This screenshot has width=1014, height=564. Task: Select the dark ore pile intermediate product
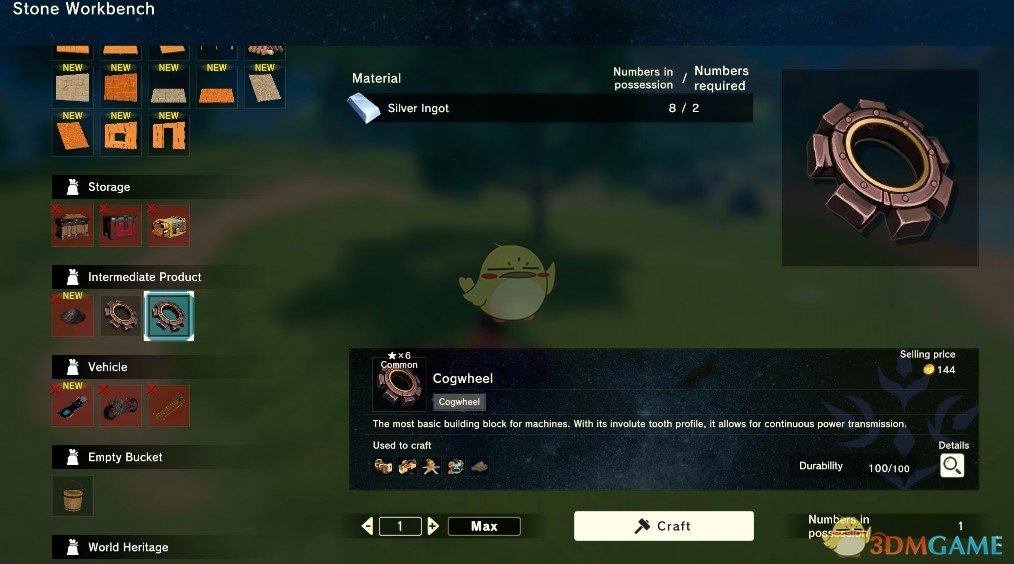pos(72,316)
